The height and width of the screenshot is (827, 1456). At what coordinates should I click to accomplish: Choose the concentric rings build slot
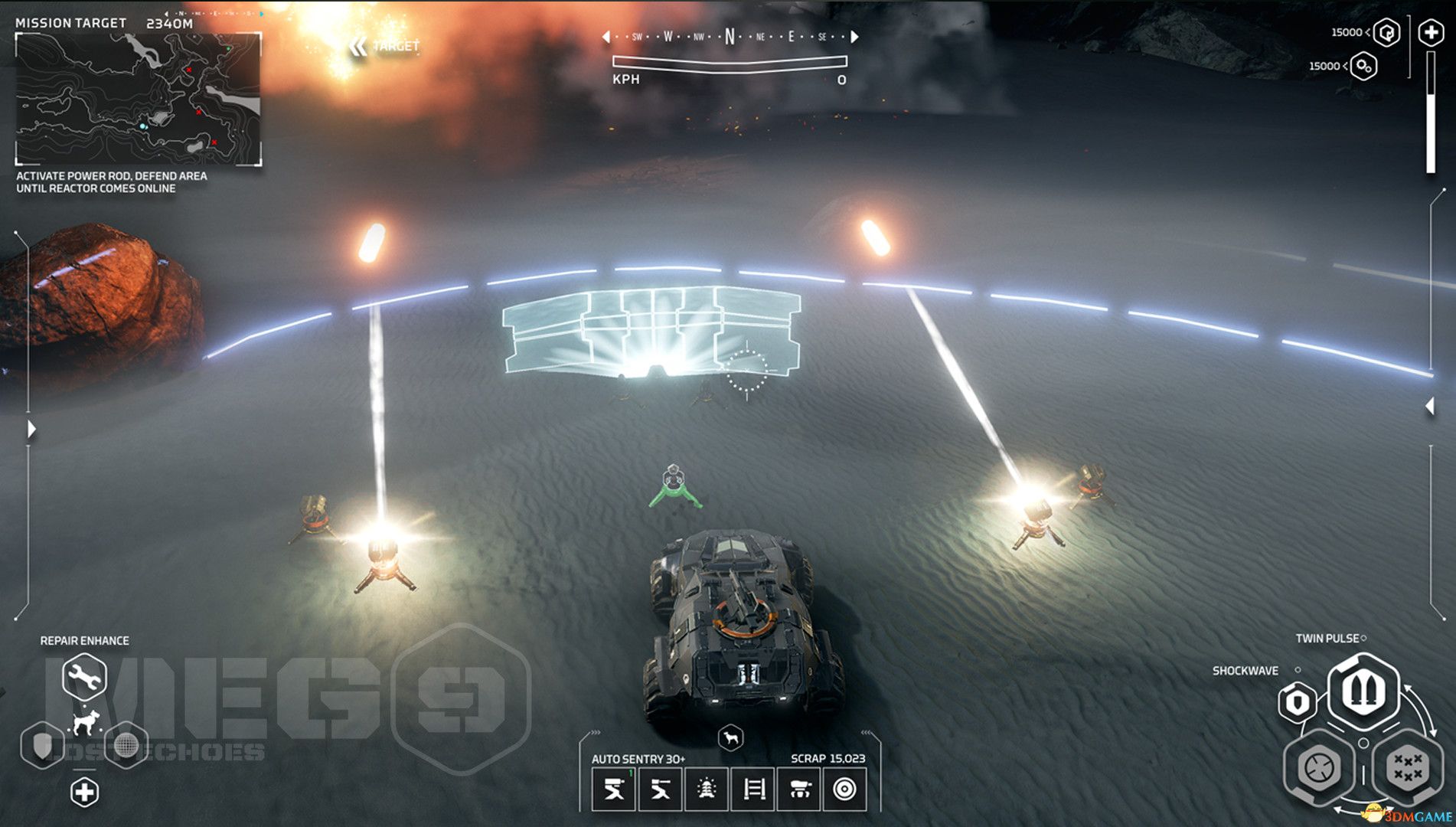pos(845,789)
